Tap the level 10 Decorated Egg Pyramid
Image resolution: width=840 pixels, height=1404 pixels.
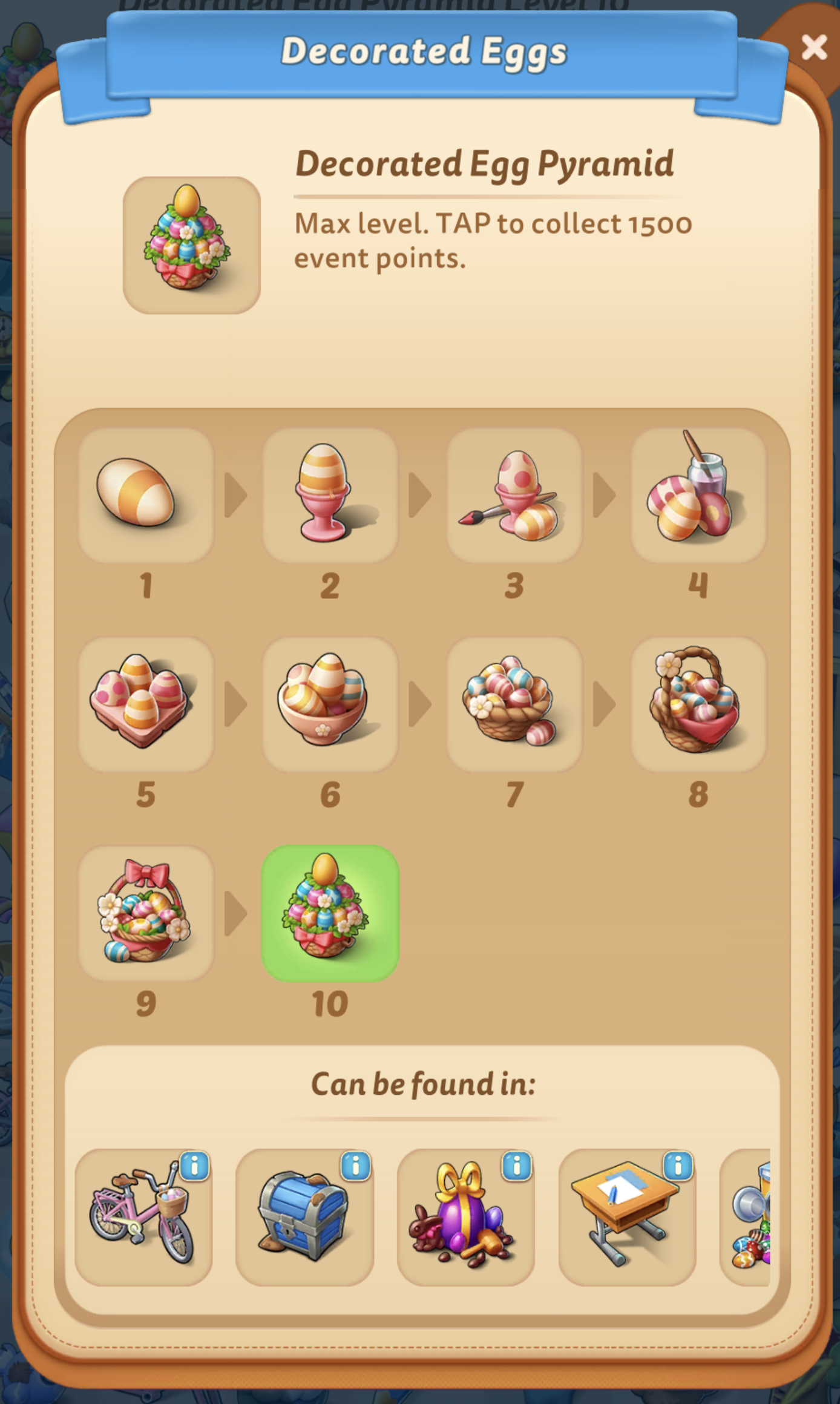[x=330, y=915]
